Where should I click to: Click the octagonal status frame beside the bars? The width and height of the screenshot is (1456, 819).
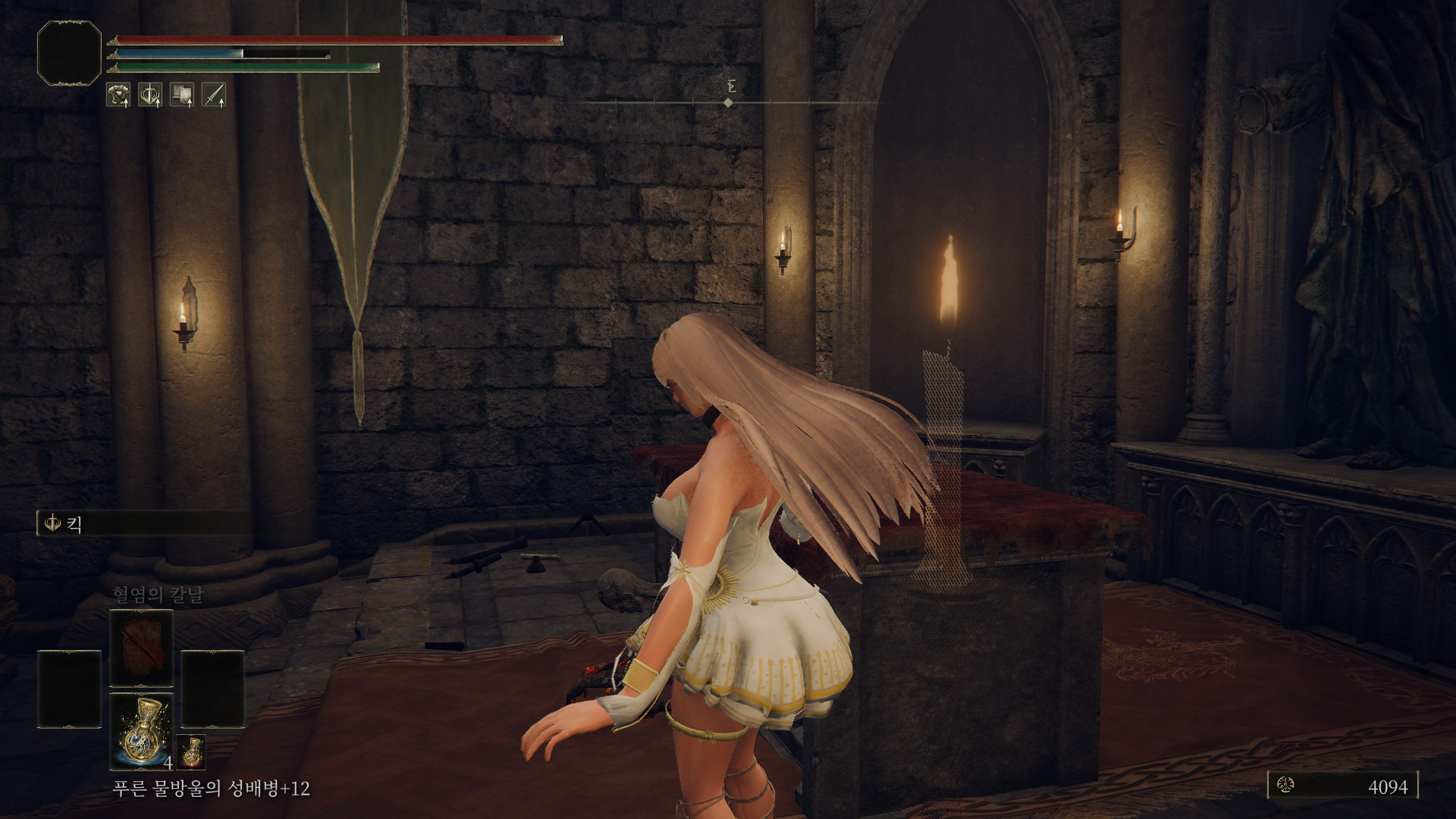(69, 53)
